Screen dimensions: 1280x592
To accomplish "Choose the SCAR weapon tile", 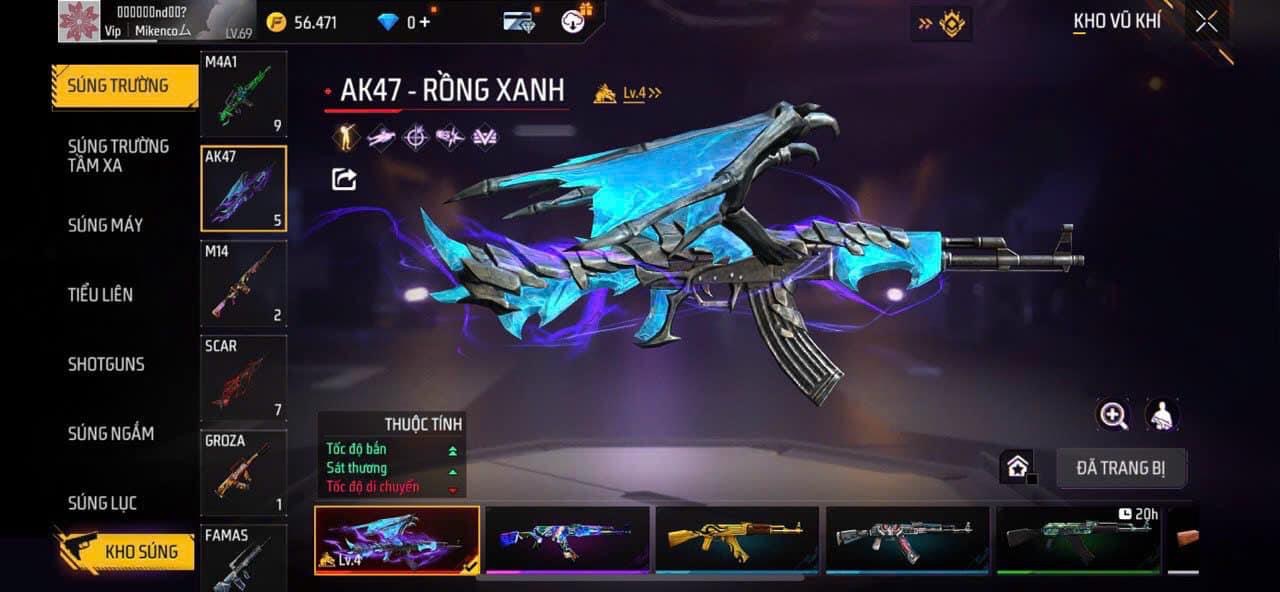I will 243,378.
